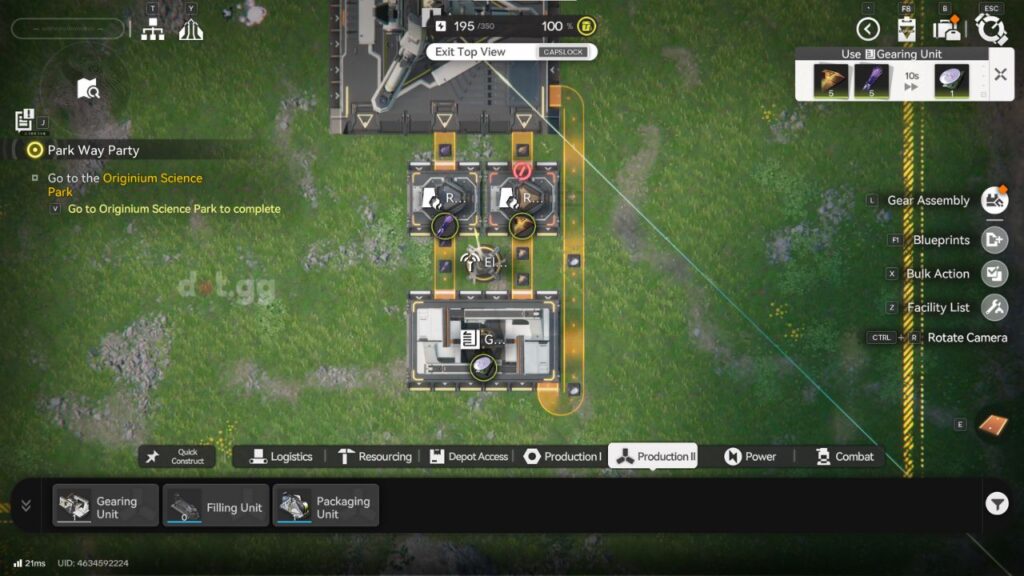
Task: Select the Depot Access tab
Action: click(x=468, y=457)
